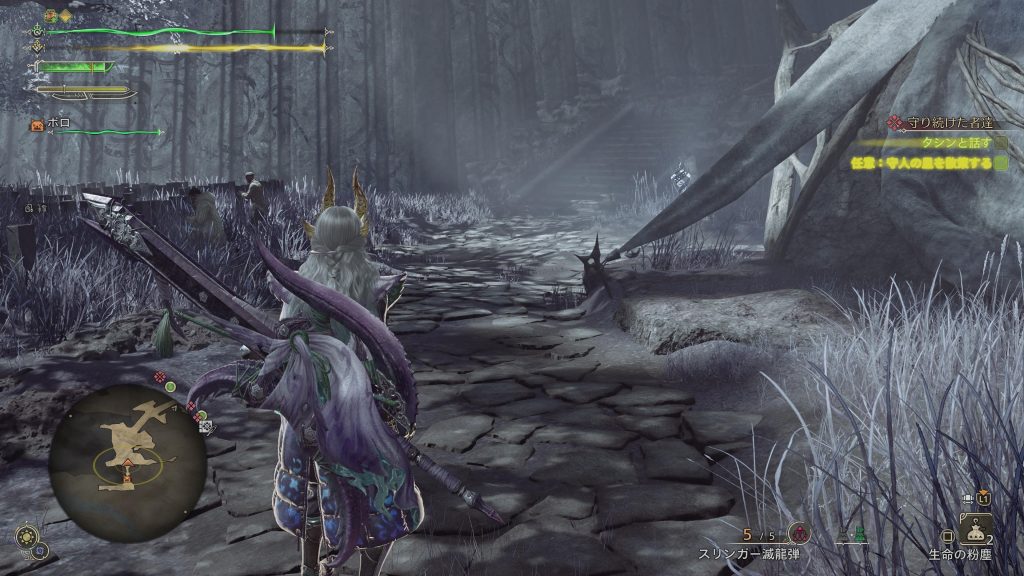Click the player marker on the minimap
Viewport: 1024px width, 576px height.
pos(127,461)
